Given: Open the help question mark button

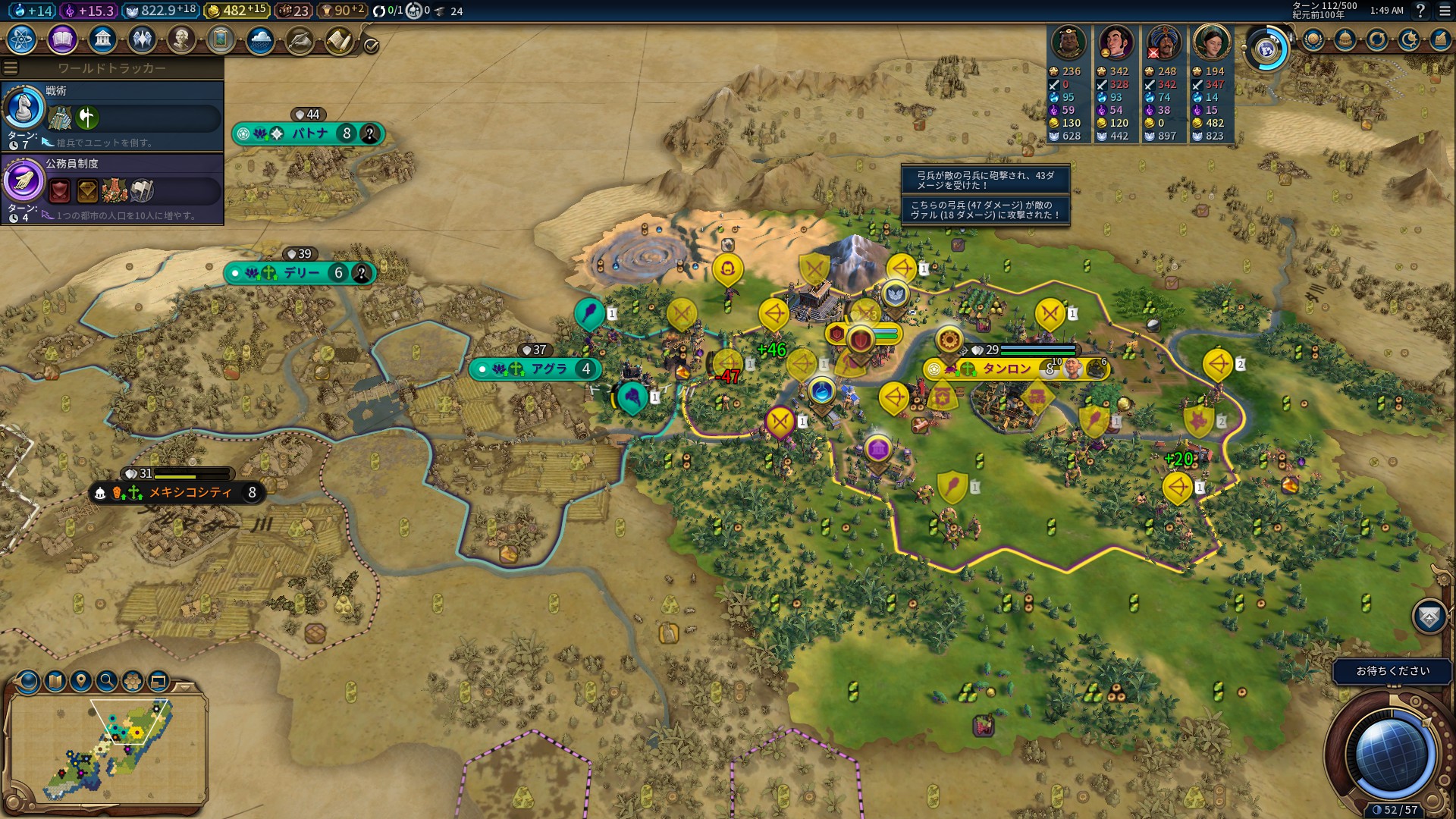Looking at the screenshot, I should point(1420,11).
